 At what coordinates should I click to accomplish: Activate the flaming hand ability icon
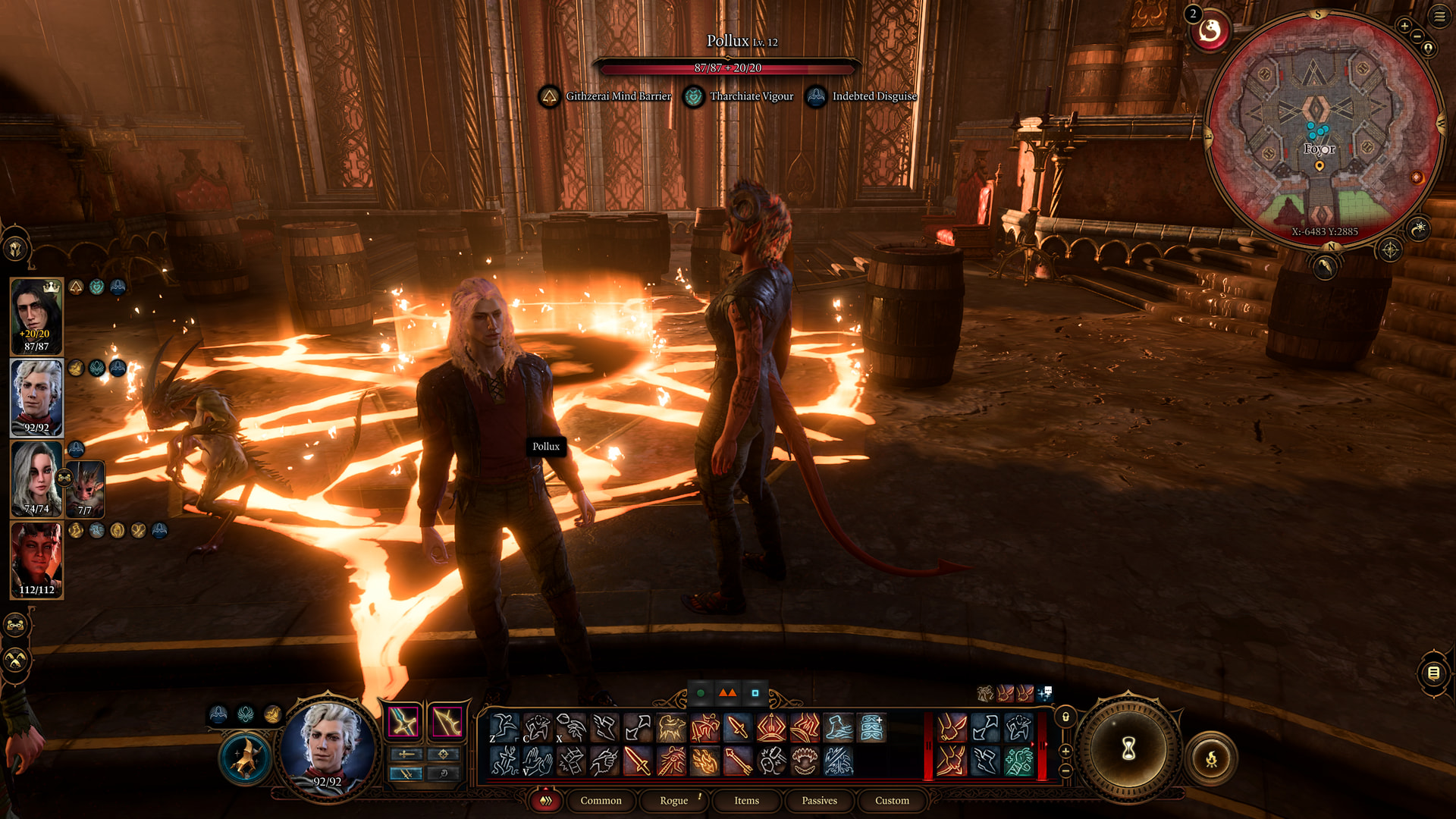click(x=704, y=761)
